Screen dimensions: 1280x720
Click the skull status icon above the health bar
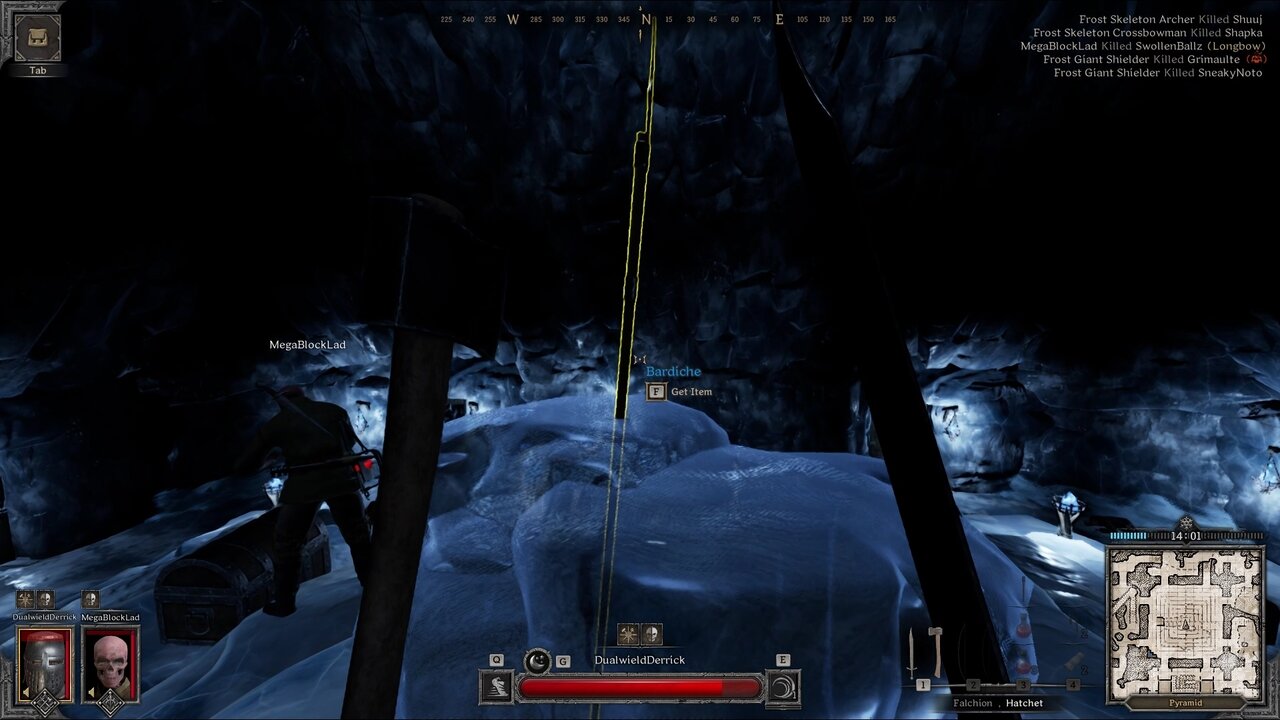650,634
